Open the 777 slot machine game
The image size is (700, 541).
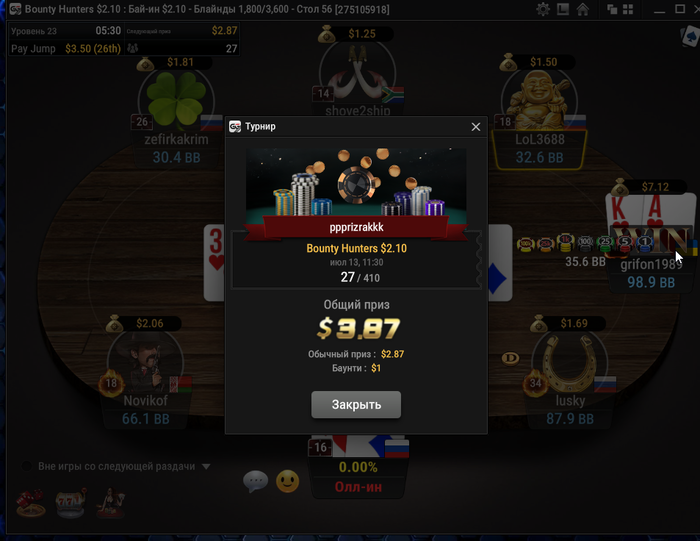pos(70,502)
